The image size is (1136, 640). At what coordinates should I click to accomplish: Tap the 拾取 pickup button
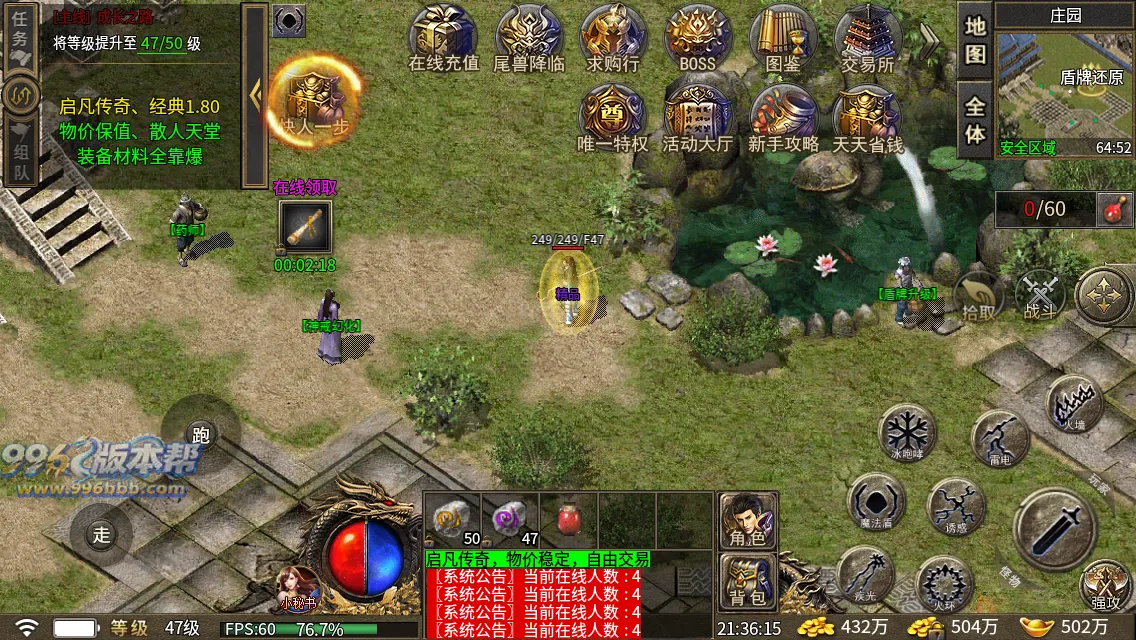(x=979, y=296)
